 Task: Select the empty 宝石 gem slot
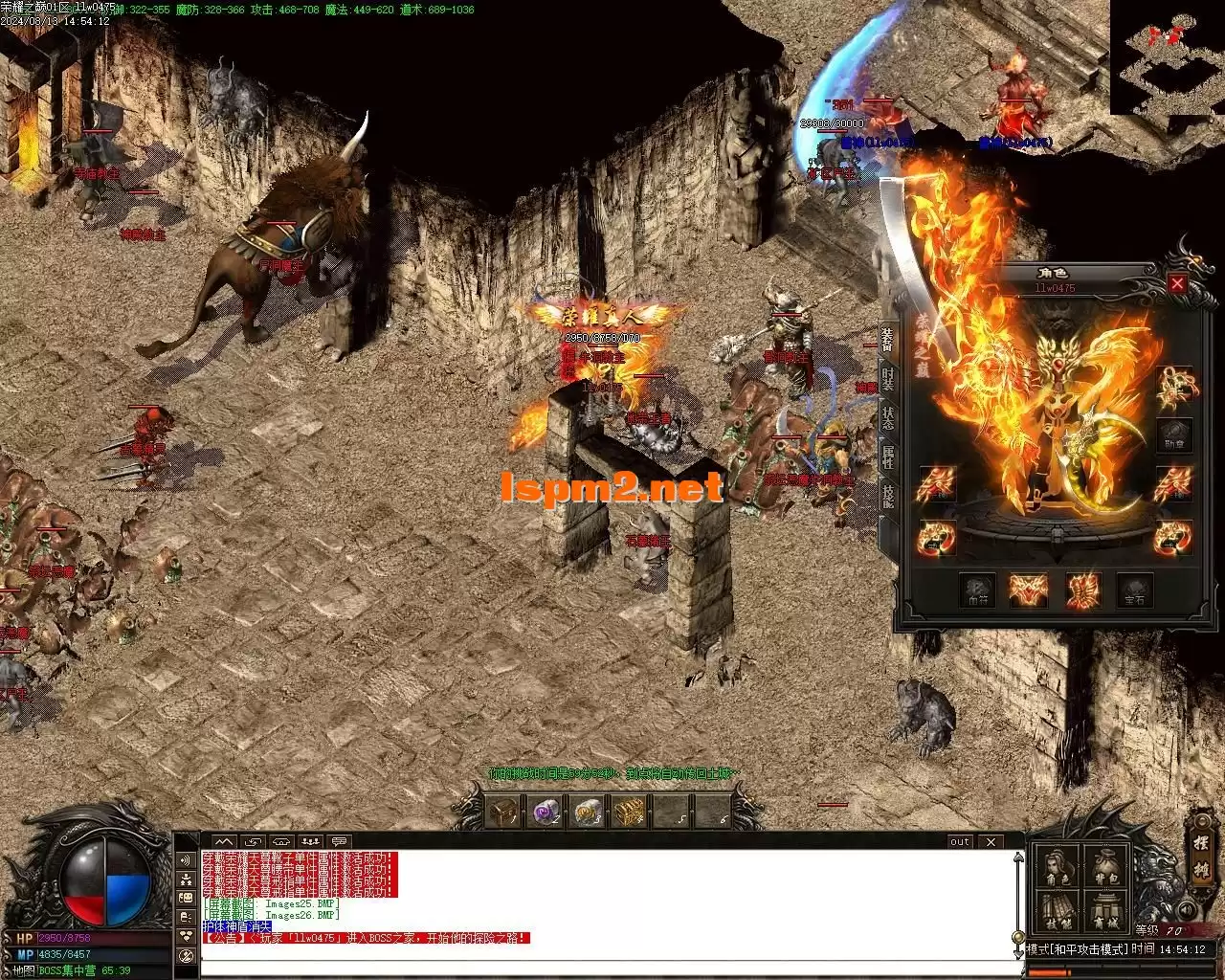pyautogui.click(x=1134, y=590)
